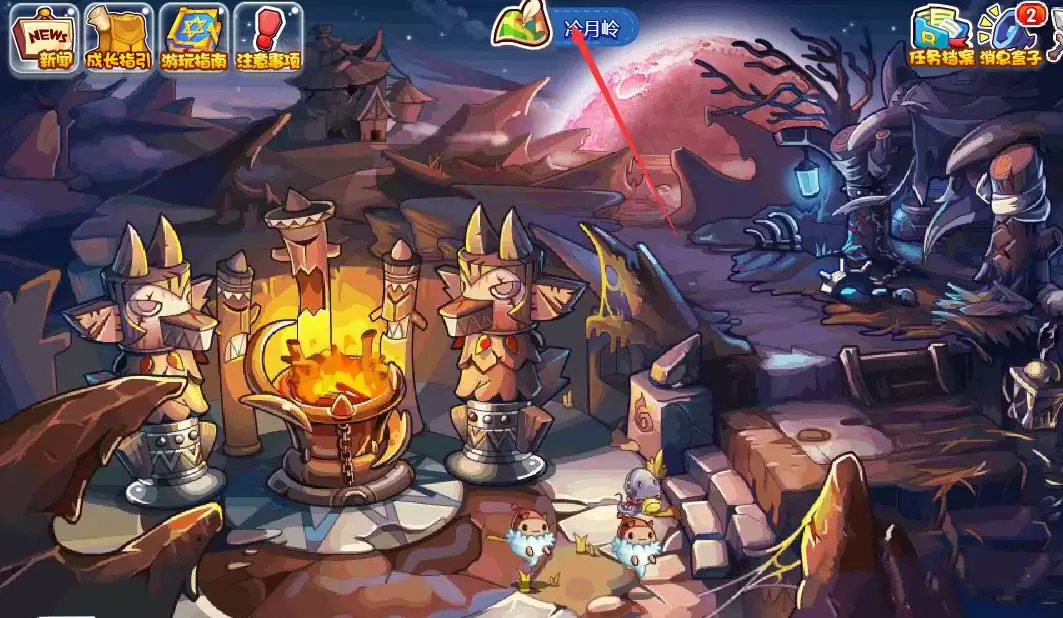Open the 新闻 NEWS board
1063x618 pixels.
(x=43, y=39)
